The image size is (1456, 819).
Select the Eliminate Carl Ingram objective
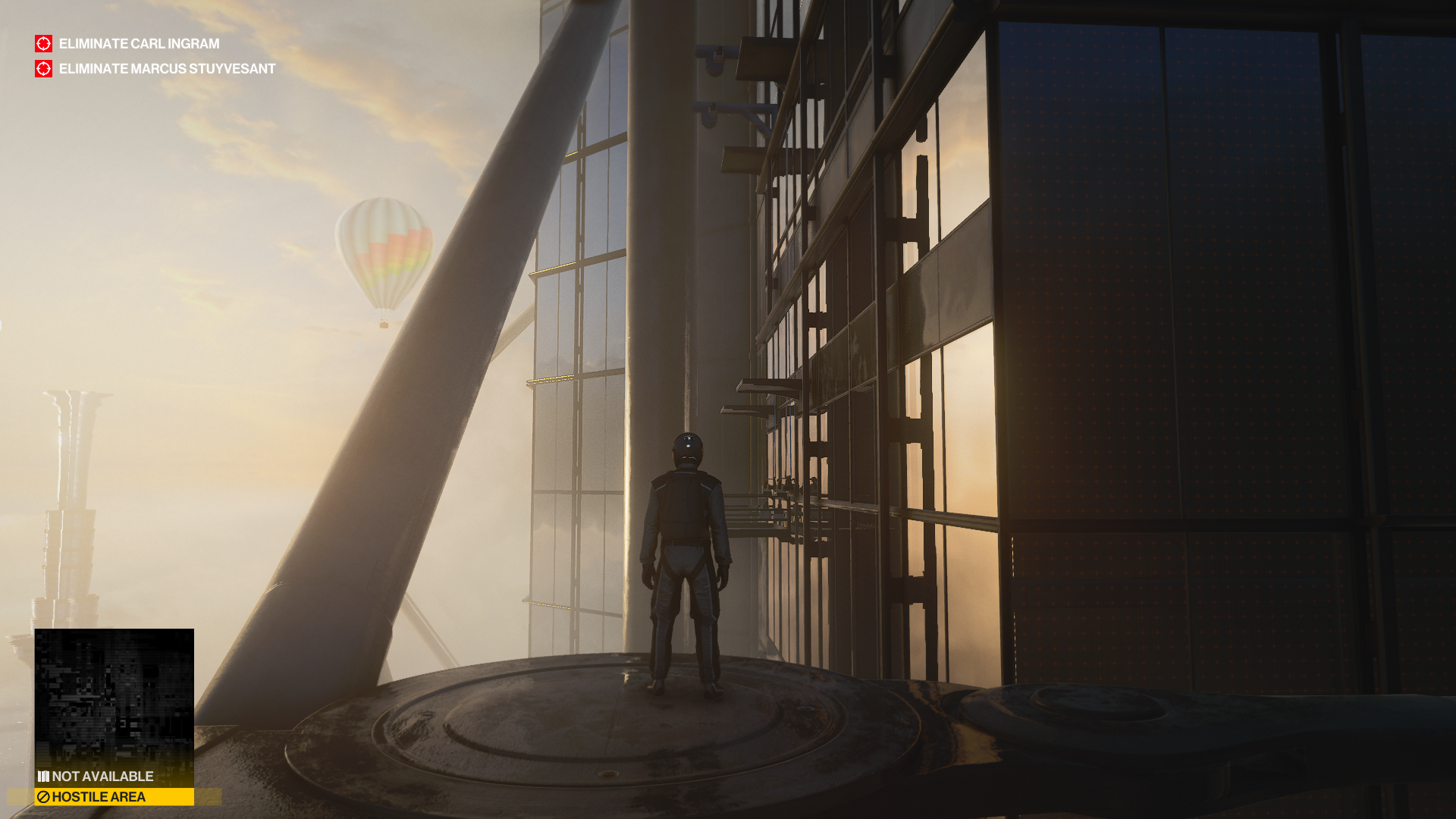(139, 44)
